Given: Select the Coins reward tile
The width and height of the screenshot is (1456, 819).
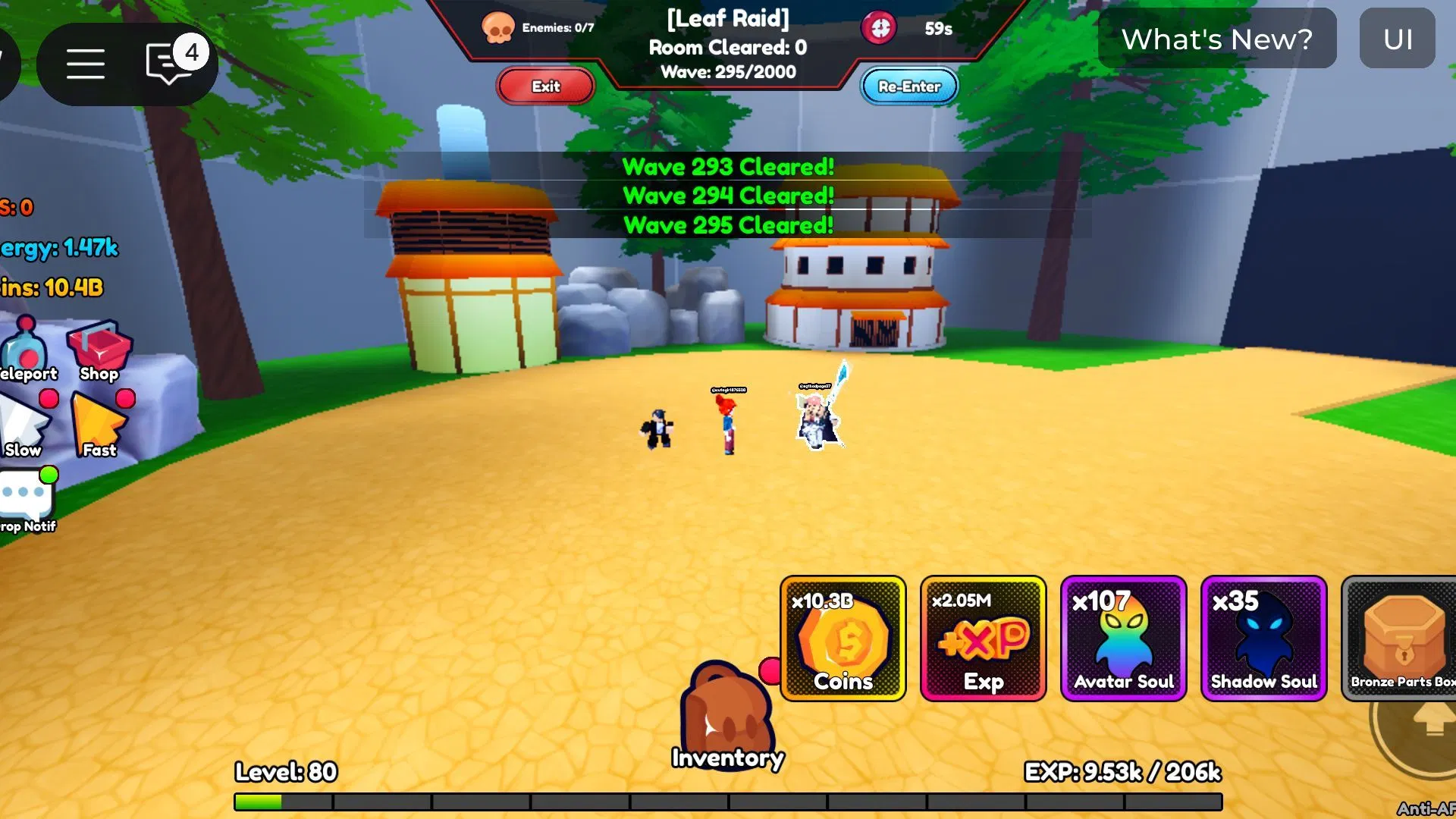Looking at the screenshot, I should point(843,639).
